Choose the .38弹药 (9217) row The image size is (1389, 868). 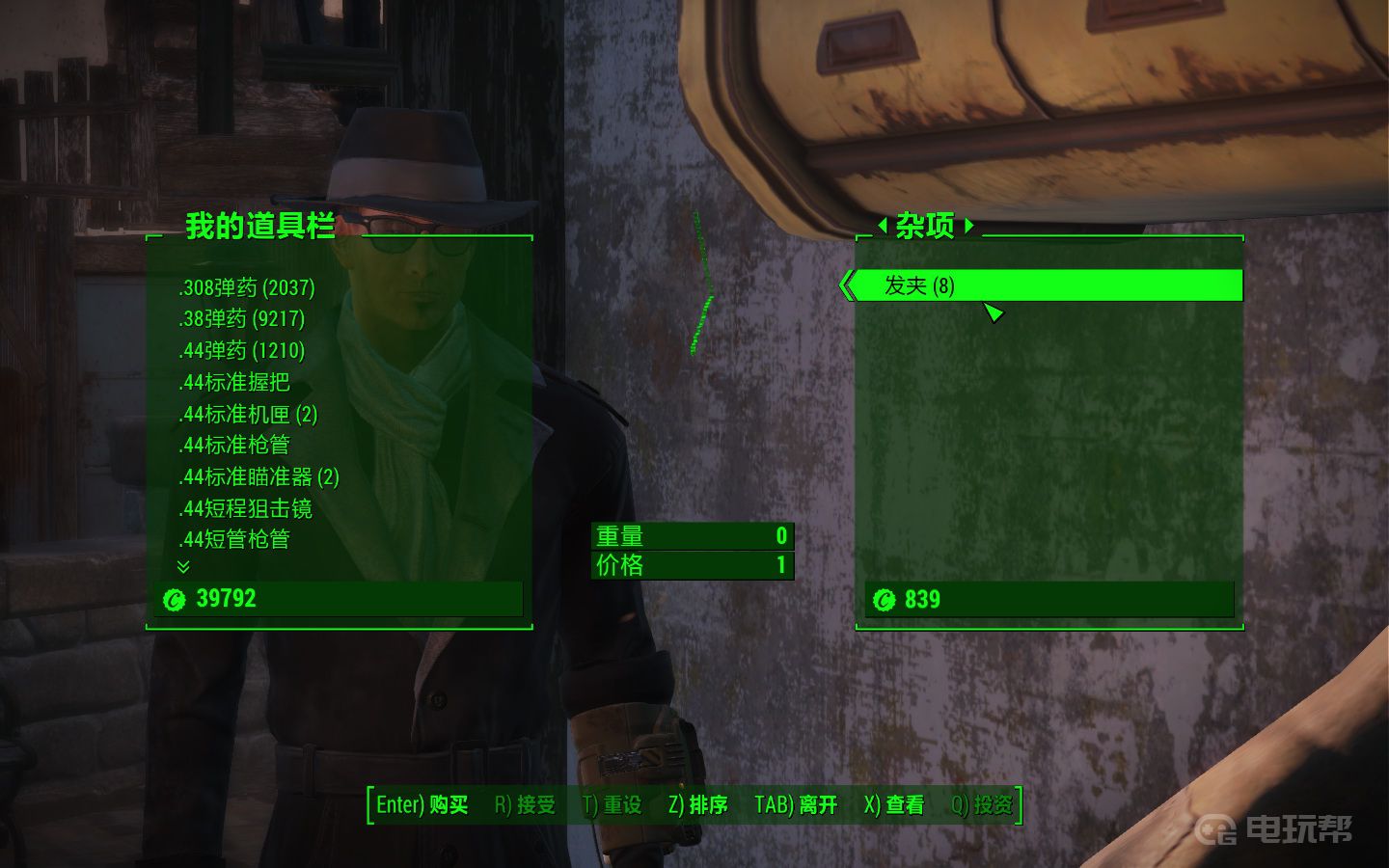241,318
